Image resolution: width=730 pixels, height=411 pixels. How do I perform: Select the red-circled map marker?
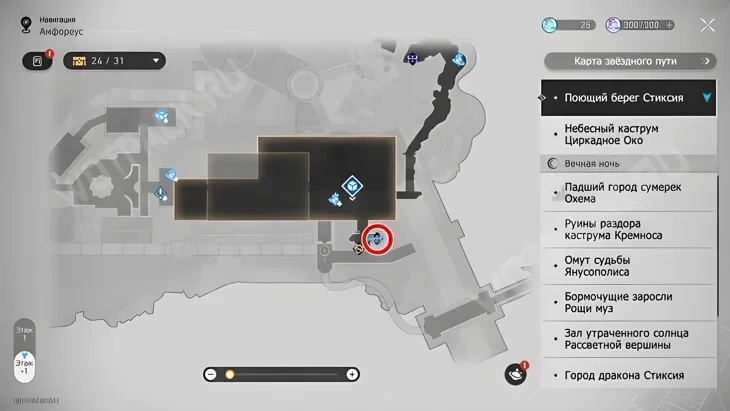377,238
